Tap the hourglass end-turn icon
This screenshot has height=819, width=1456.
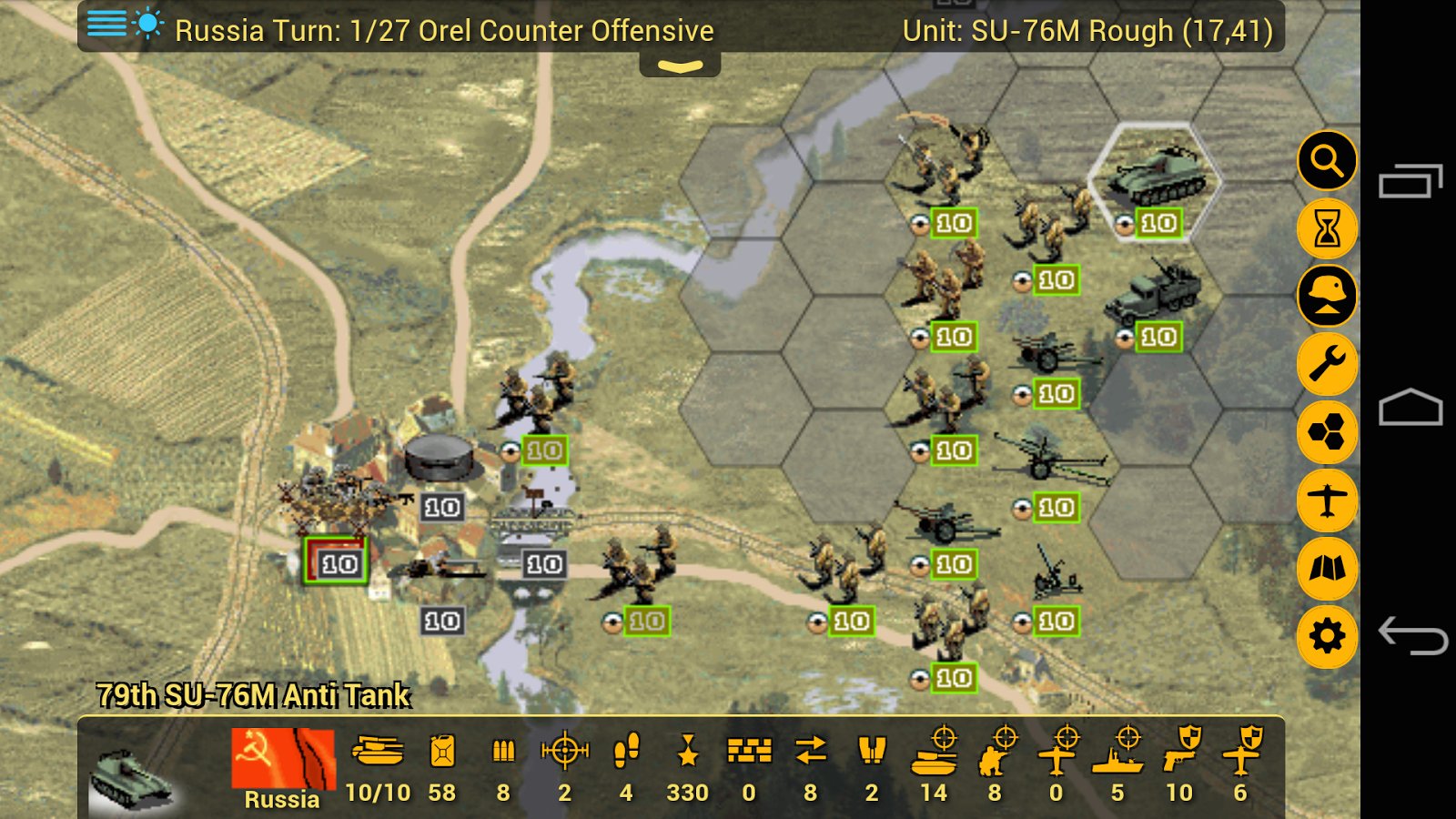tap(1328, 228)
